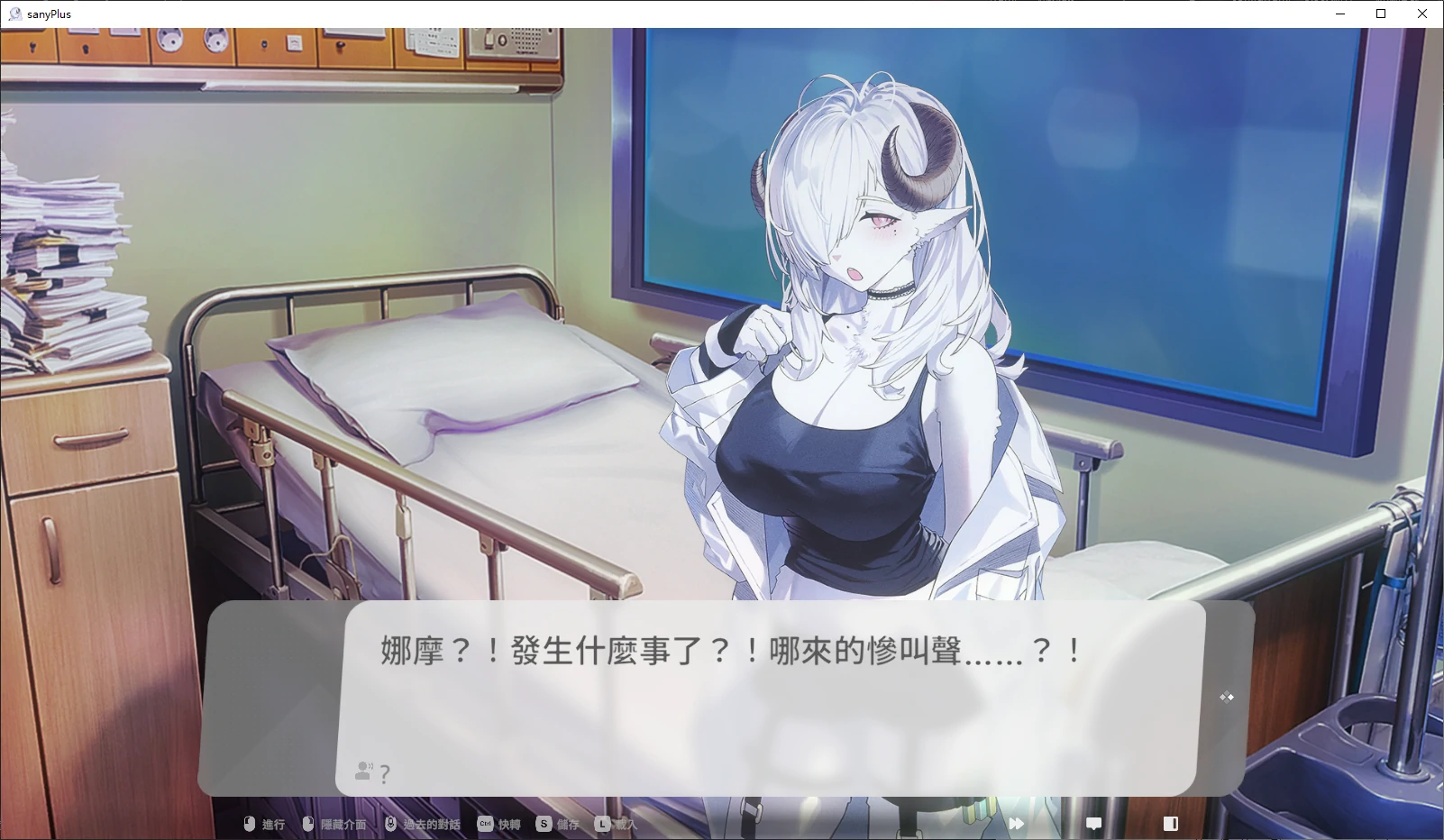Open the speech bubble dialogue log icon
This screenshot has width=1444, height=840.
tap(1093, 823)
